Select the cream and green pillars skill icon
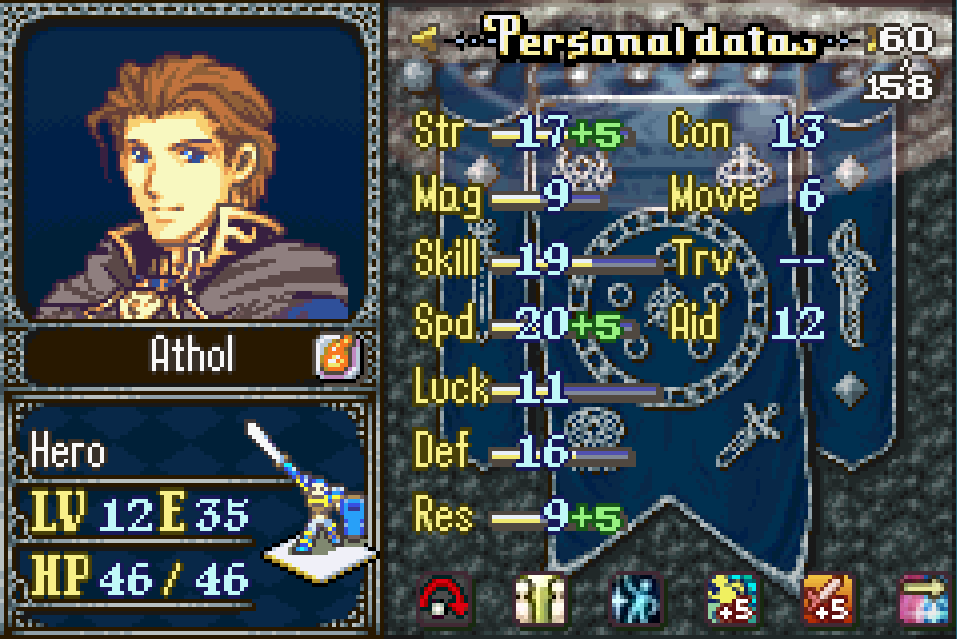Image resolution: width=957 pixels, height=639 pixels. tap(540, 600)
